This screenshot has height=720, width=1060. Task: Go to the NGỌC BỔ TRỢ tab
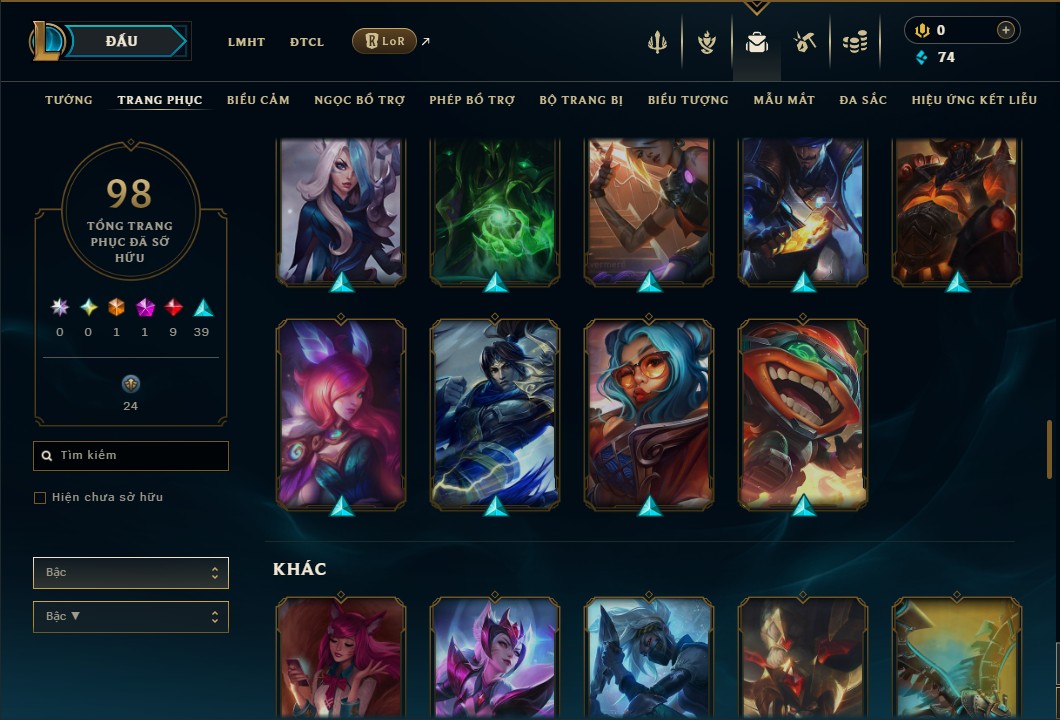coord(359,100)
